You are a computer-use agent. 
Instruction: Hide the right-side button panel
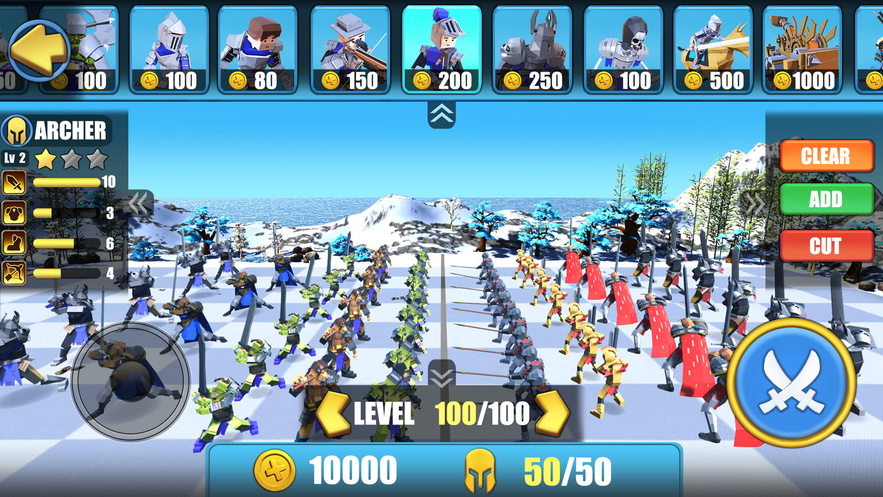coord(755,204)
